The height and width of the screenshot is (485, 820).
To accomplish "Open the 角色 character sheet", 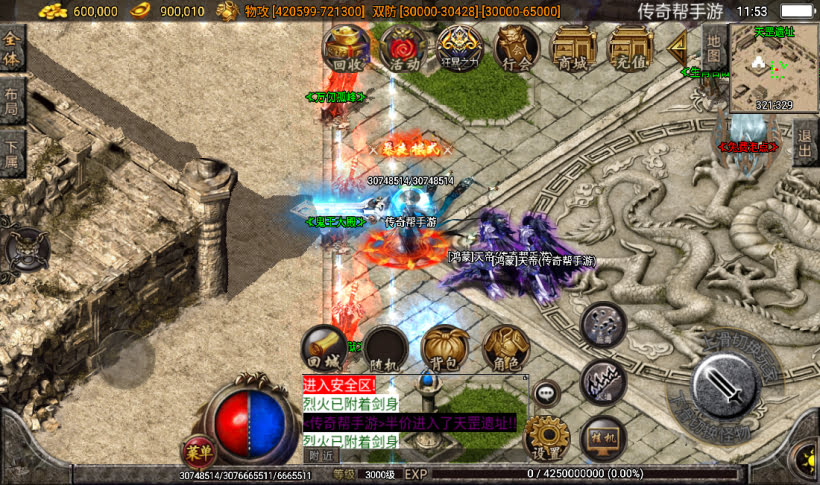I will pos(505,348).
